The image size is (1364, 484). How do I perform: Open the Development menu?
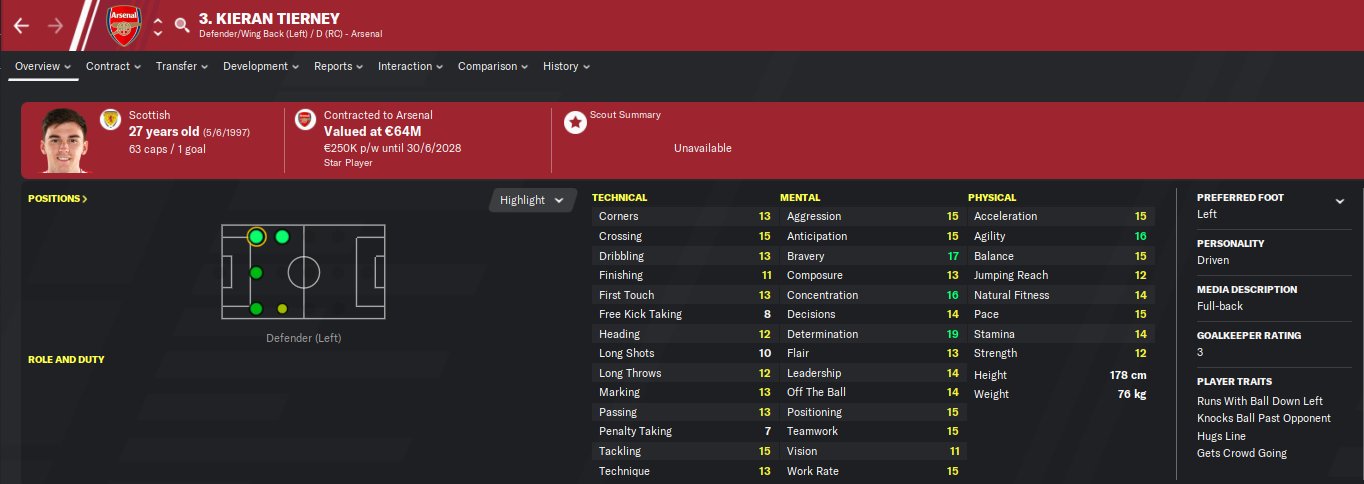tap(261, 67)
